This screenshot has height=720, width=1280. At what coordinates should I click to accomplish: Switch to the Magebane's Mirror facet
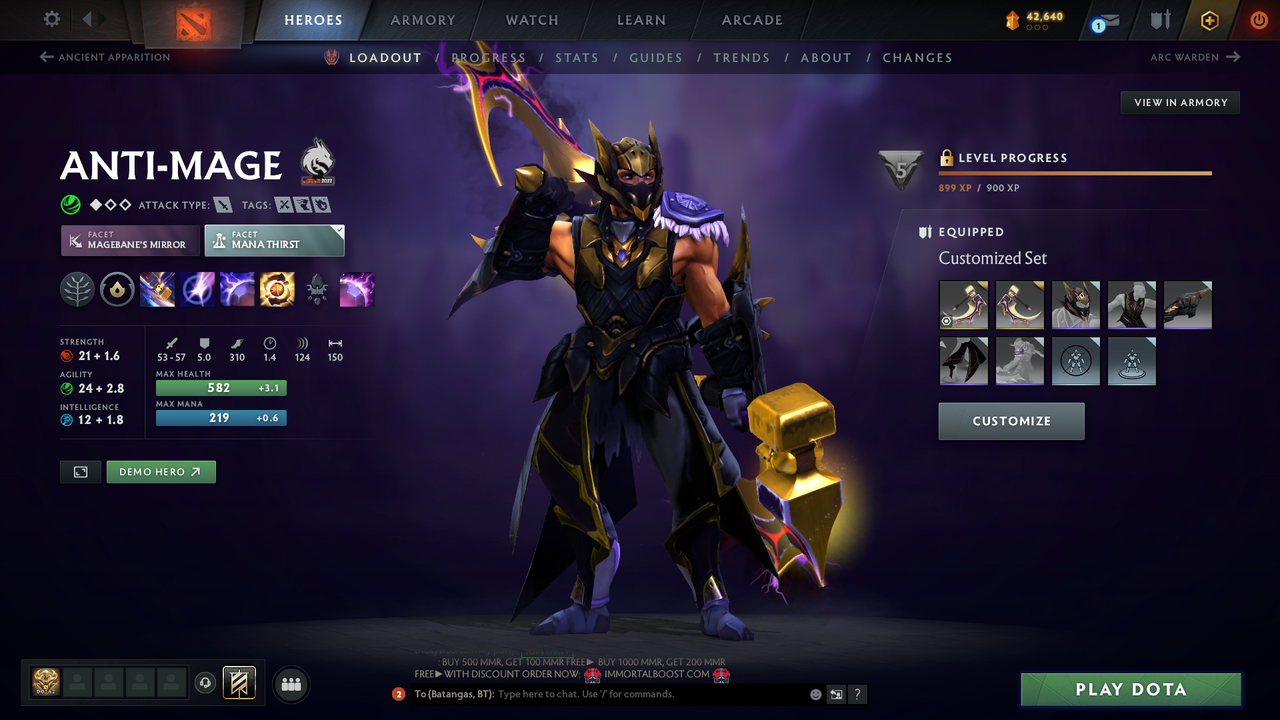pos(129,240)
